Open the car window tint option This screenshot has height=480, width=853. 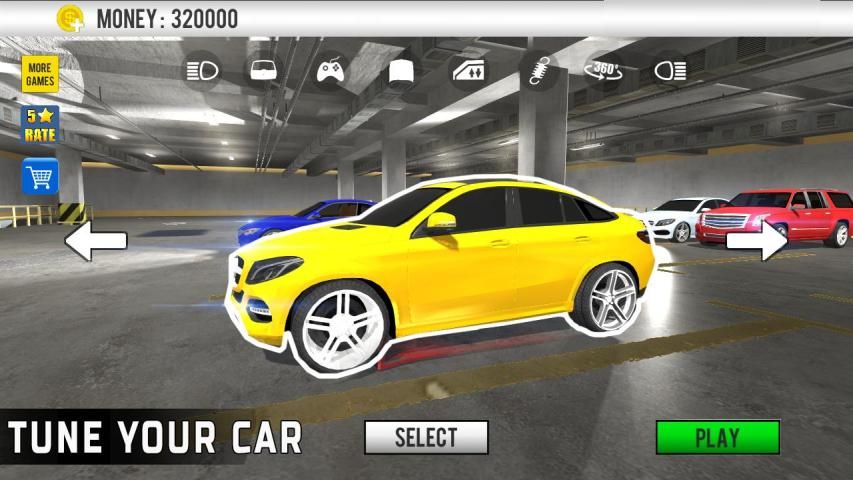tap(264, 71)
